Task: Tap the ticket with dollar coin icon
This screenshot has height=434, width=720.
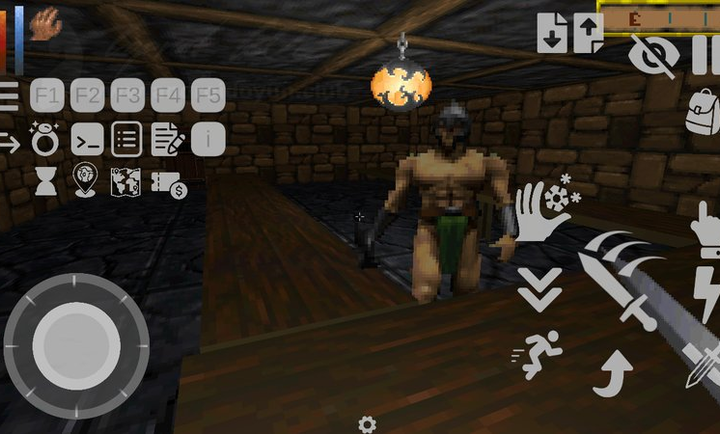Action: [169, 183]
